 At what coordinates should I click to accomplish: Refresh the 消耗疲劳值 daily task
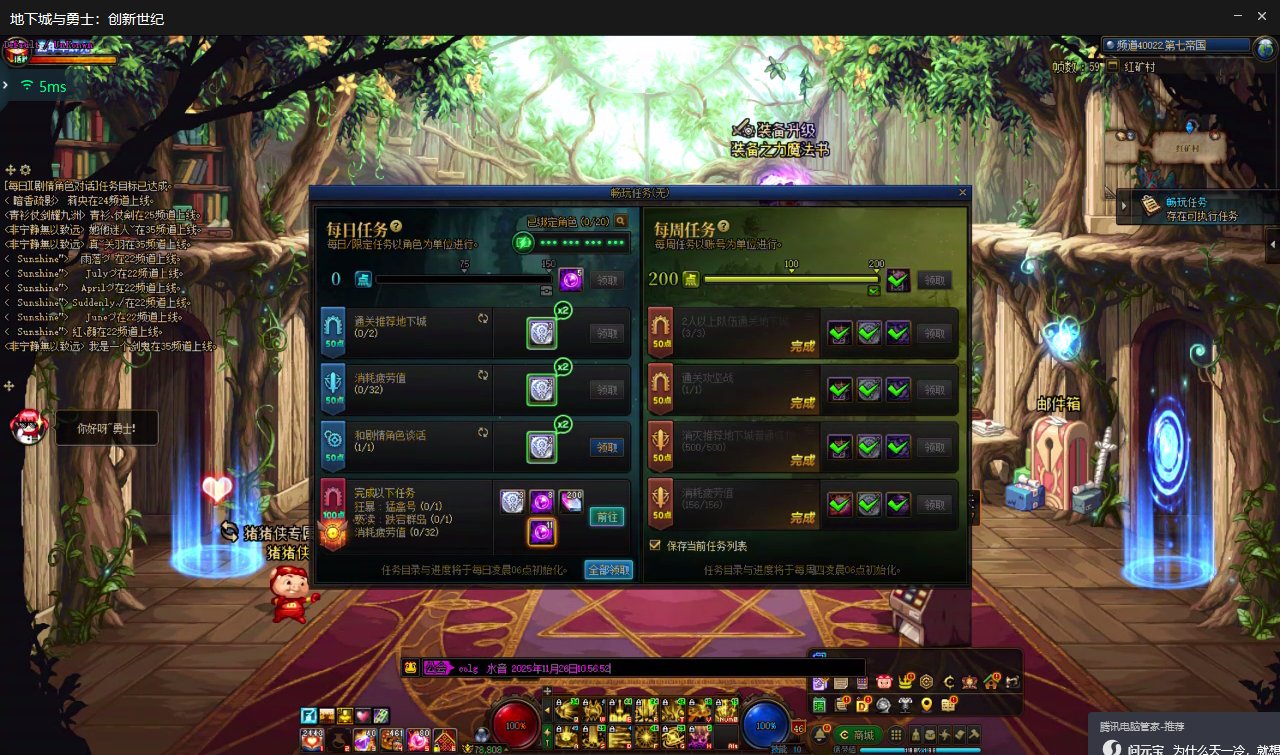coord(483,375)
